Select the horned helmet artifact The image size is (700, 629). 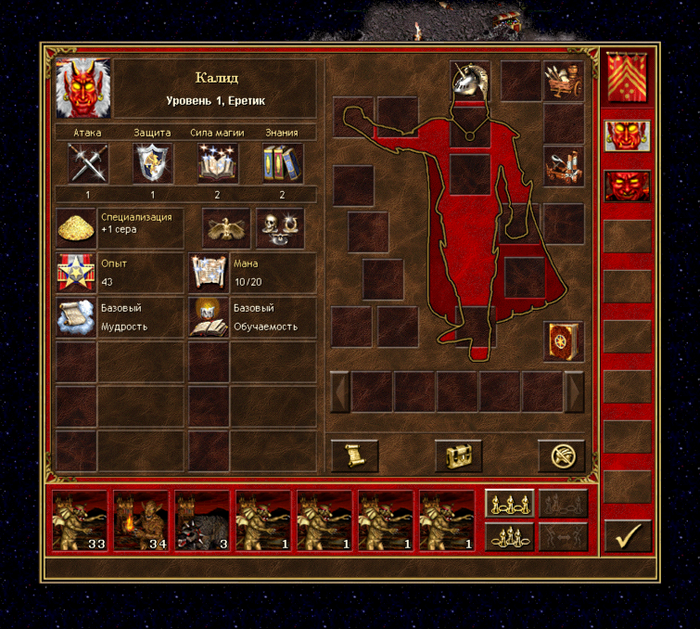469,81
